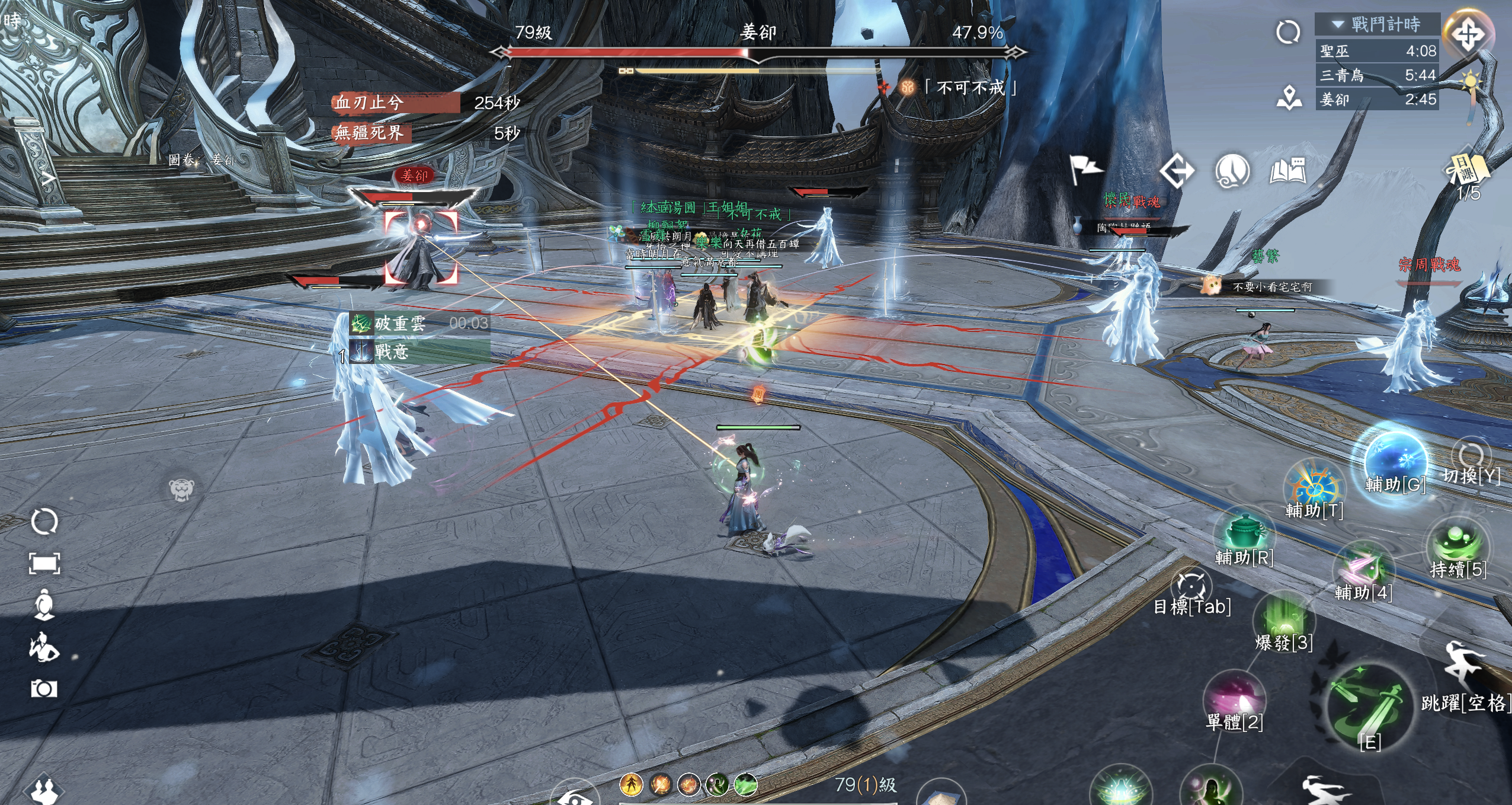Trigger the 輔助[4] support skill
1512x805 pixels.
pos(1363,569)
